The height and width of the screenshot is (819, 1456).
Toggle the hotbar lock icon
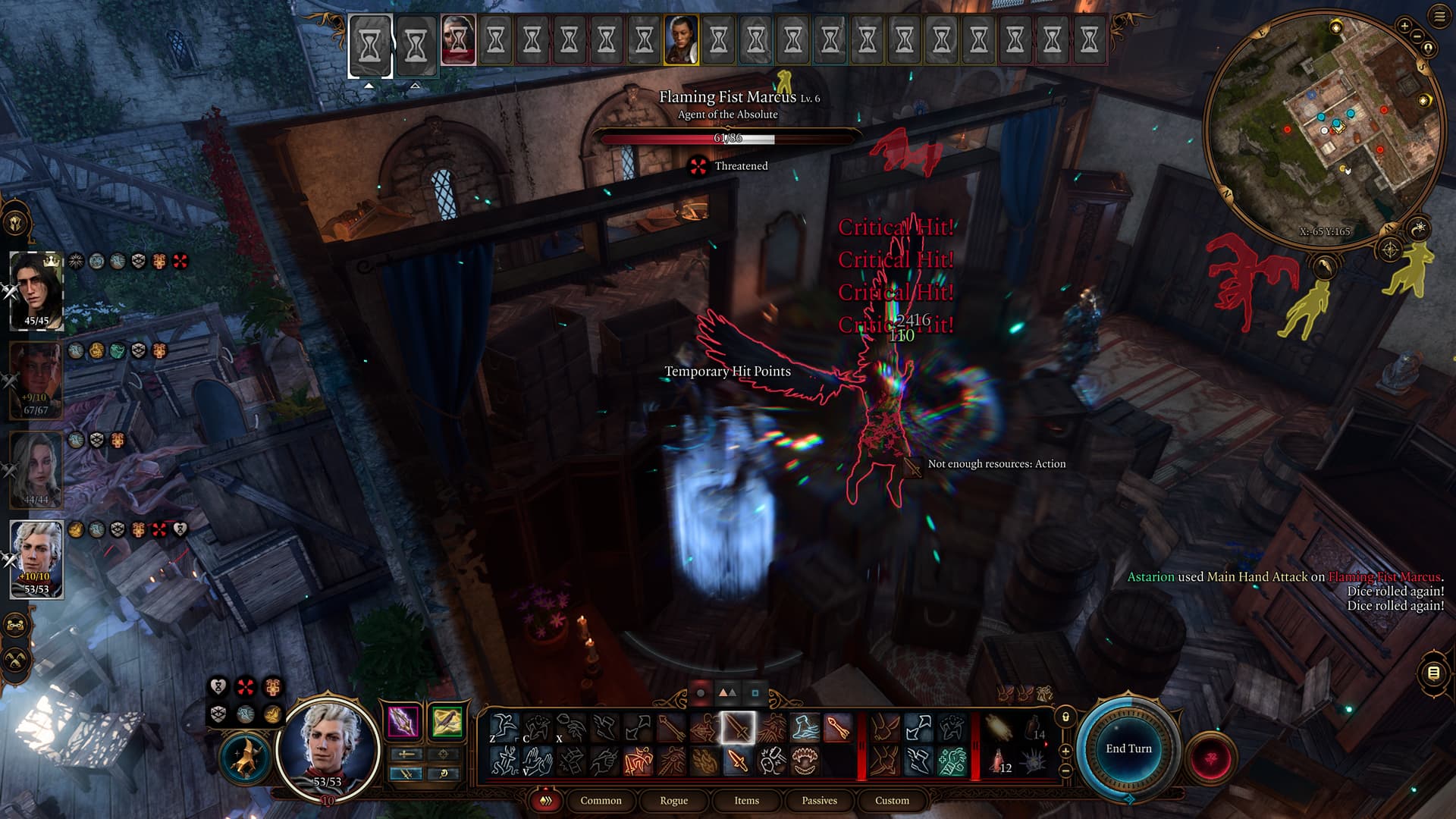tap(1065, 717)
